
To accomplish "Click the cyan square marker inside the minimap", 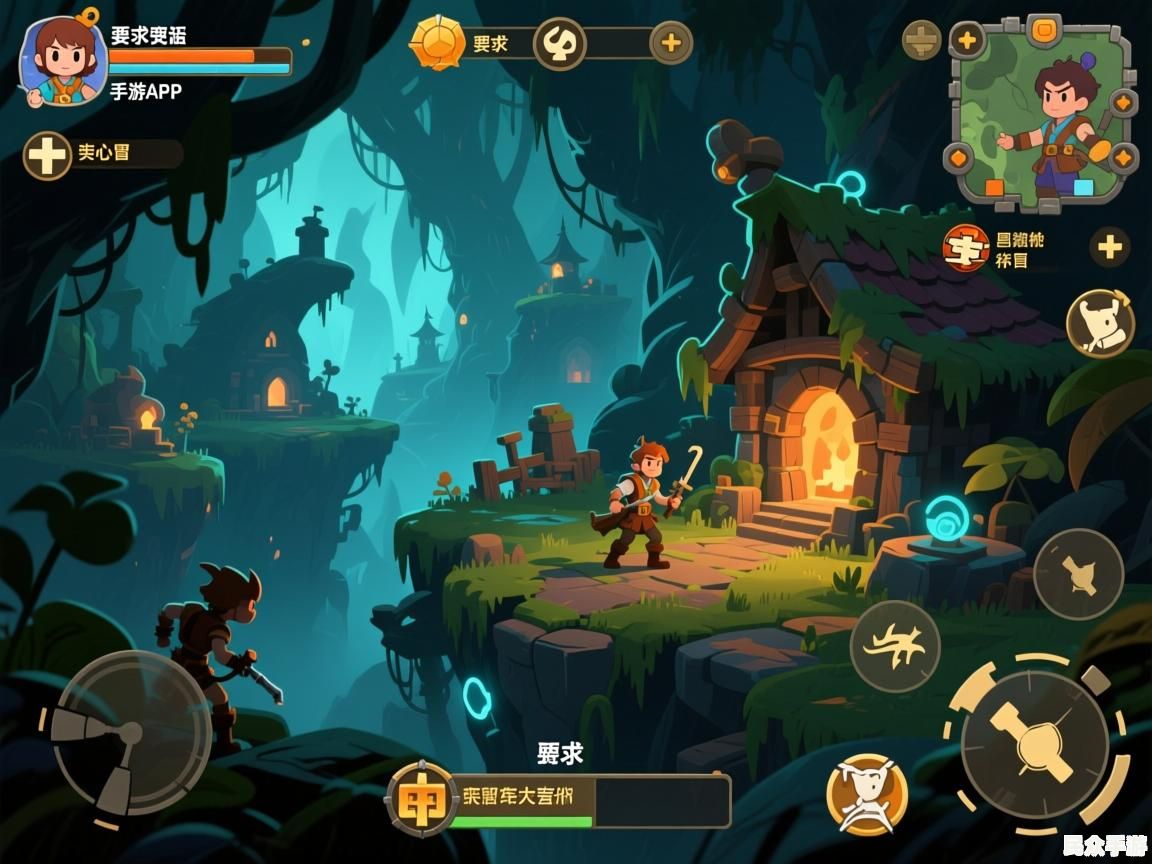I will 1083,187.
